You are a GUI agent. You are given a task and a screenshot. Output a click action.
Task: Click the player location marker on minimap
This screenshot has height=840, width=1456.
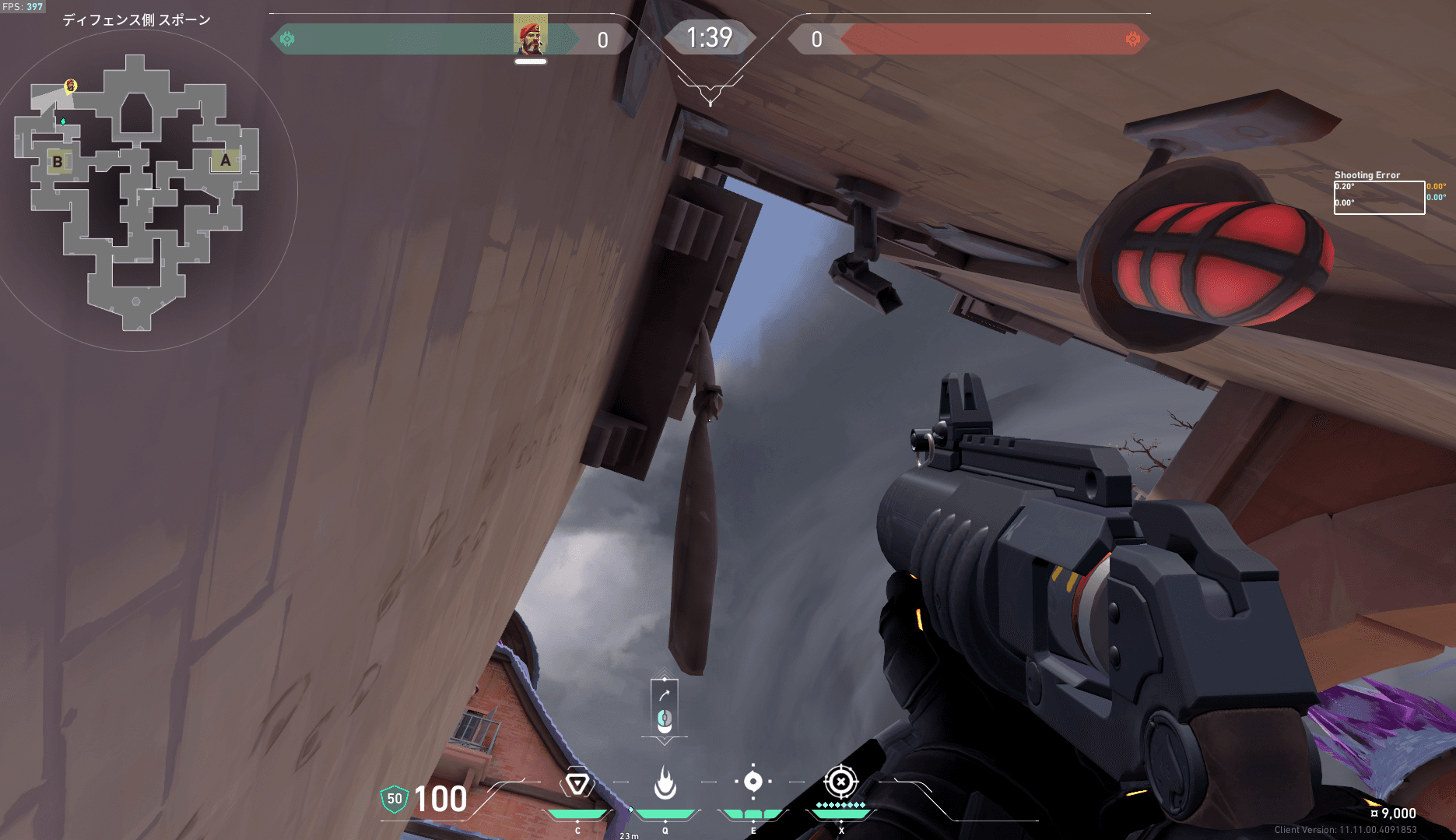[x=71, y=85]
